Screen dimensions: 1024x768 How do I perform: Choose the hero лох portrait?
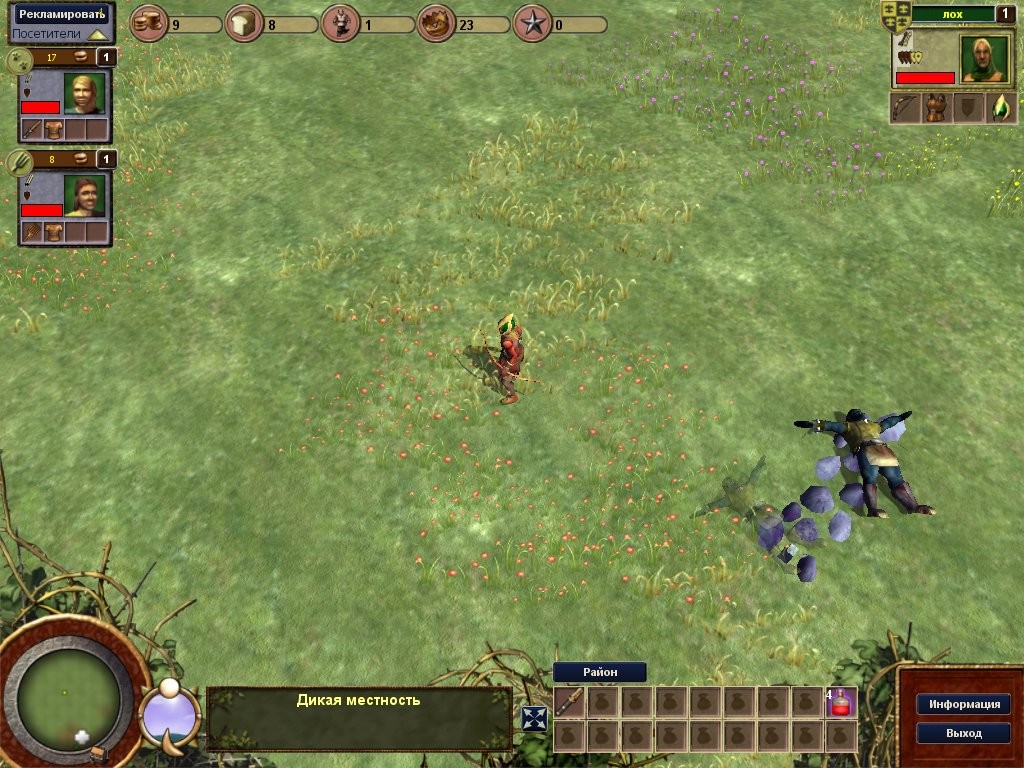984,58
